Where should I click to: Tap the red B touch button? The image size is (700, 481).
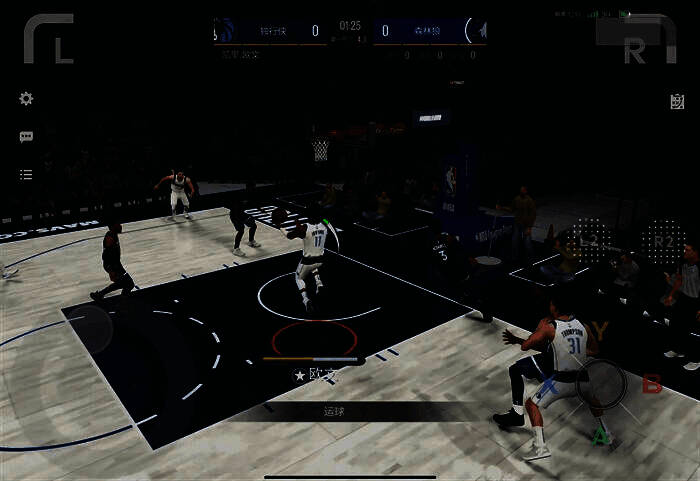point(652,385)
